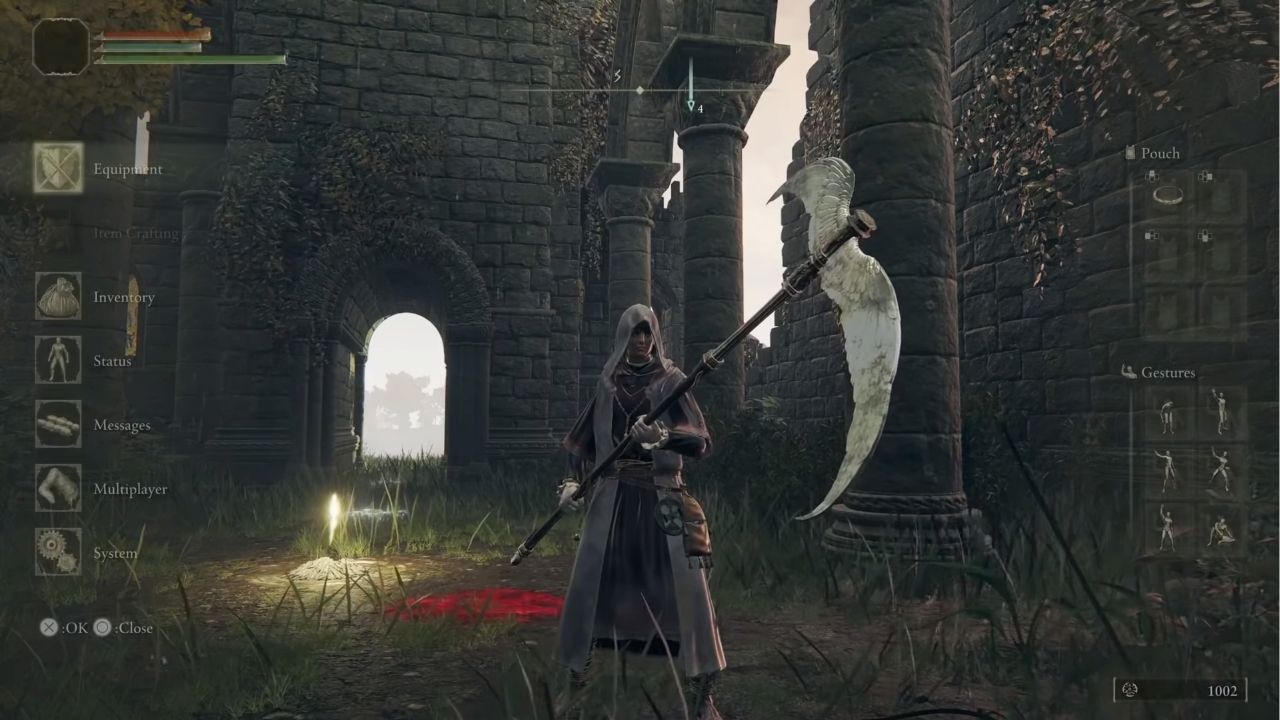The height and width of the screenshot is (720, 1280).
Task: Select the equipped ring in the Pouch
Action: 1168,196
